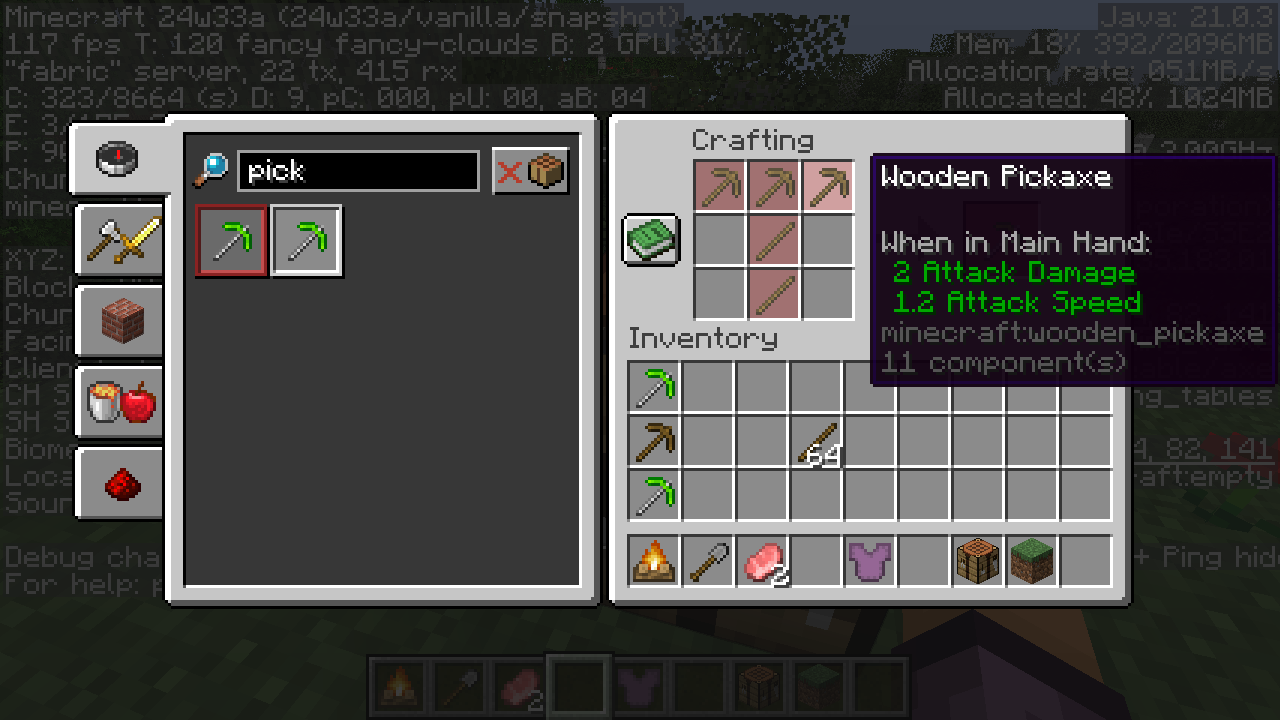
Task: Take the two raw porkchops in the inventory window
Action: click(x=762, y=560)
